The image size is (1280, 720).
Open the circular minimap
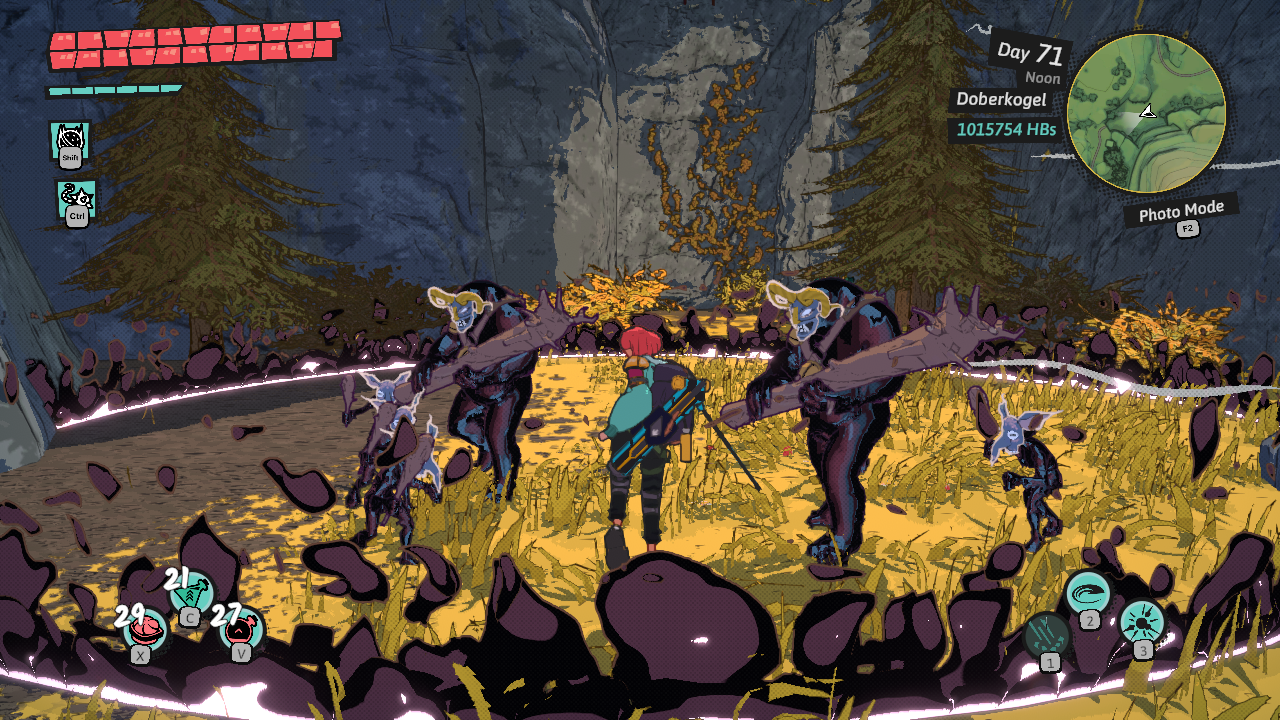[x=1146, y=113]
